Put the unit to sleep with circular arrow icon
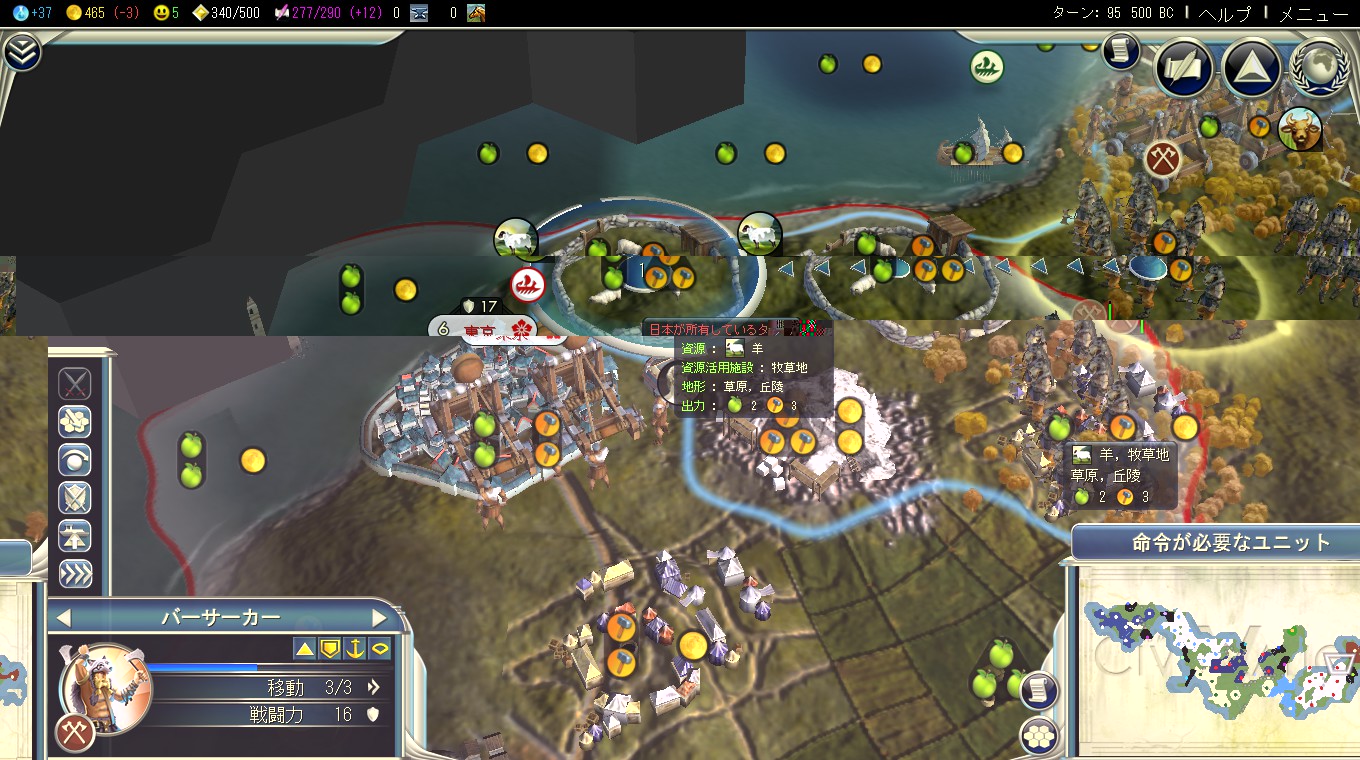1360x760 pixels. pos(75,459)
